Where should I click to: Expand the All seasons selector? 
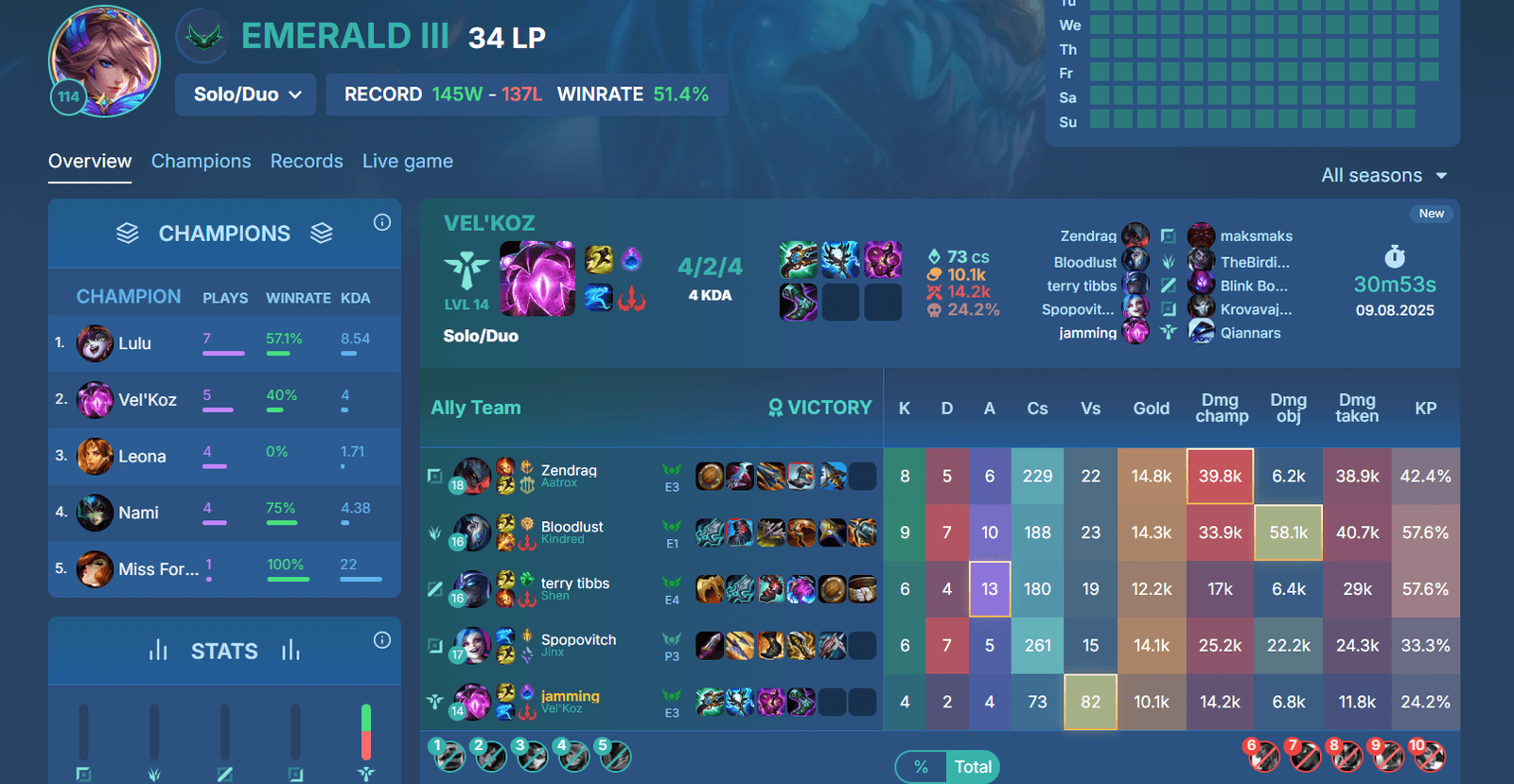(1383, 175)
